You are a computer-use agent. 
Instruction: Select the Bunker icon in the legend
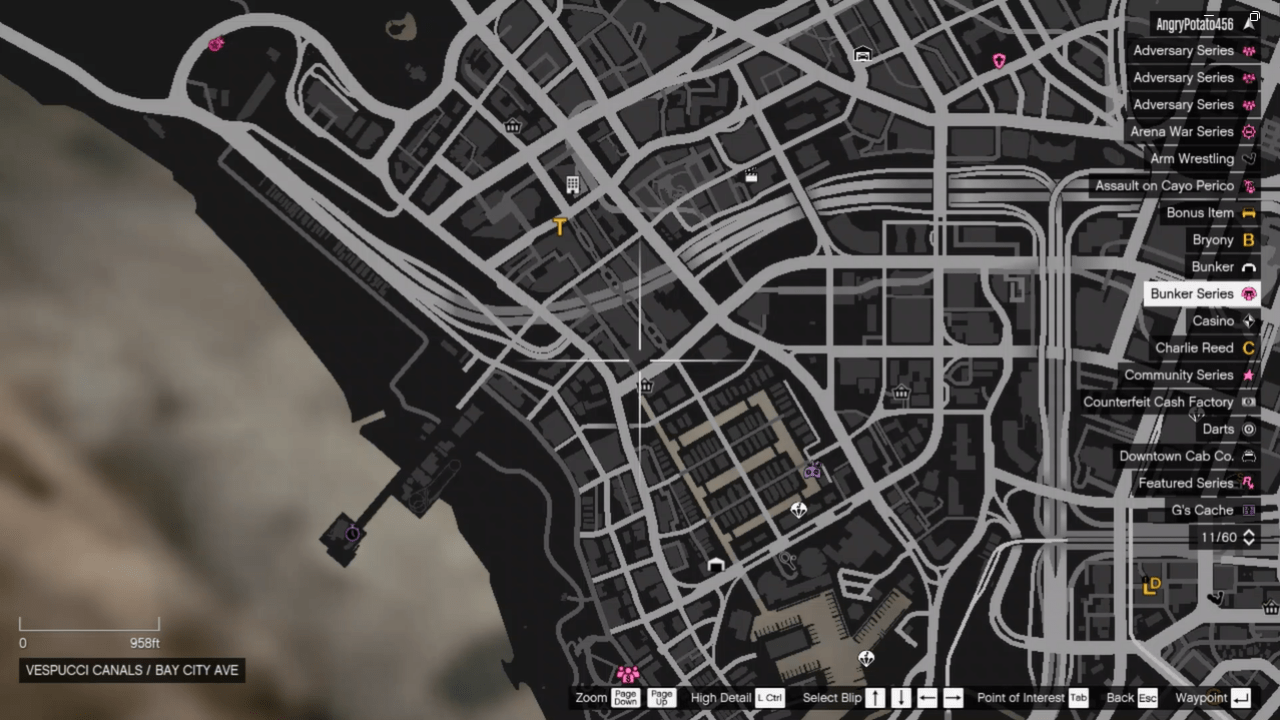(1248, 266)
